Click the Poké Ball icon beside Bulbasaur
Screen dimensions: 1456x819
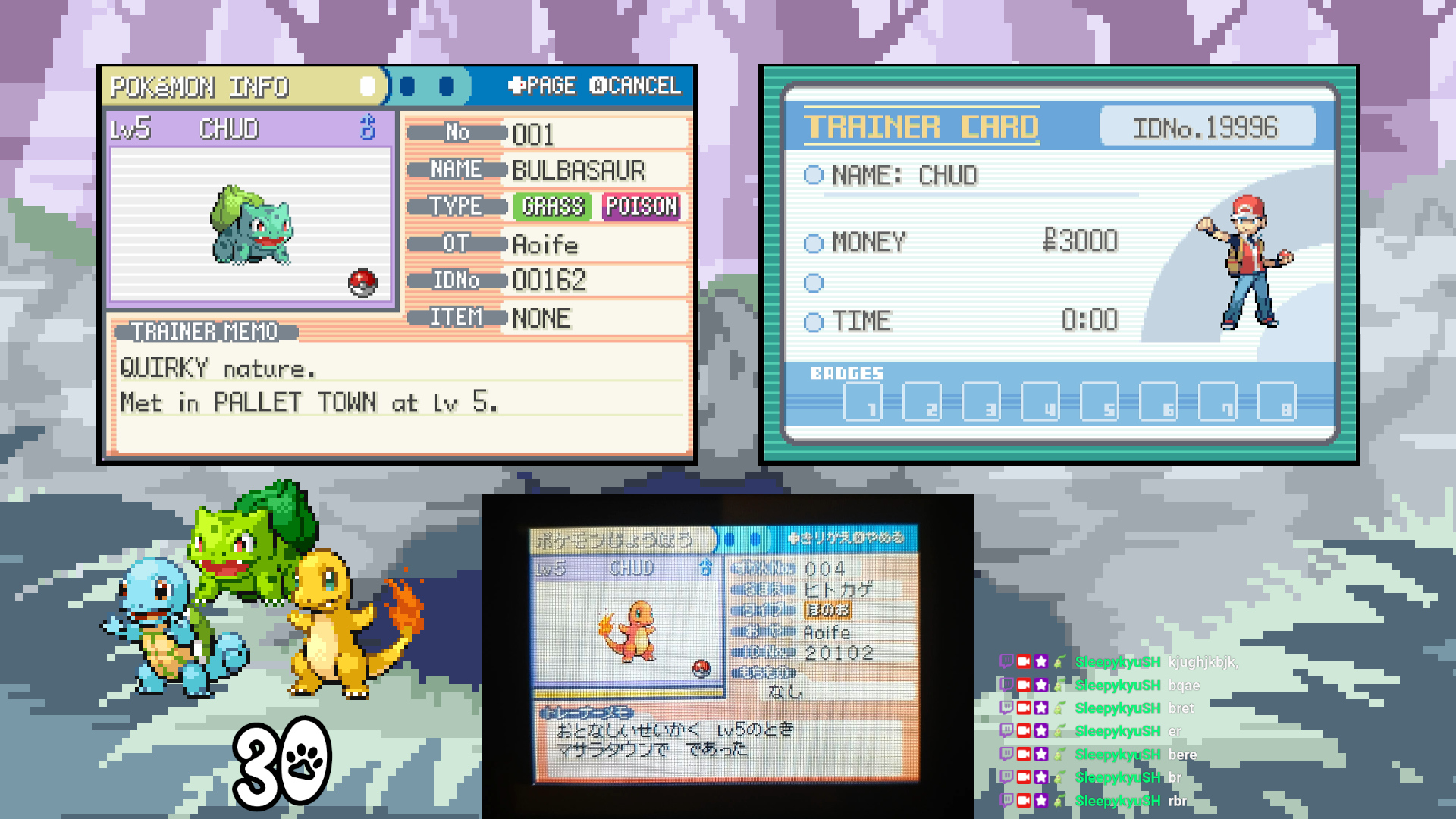point(362,282)
